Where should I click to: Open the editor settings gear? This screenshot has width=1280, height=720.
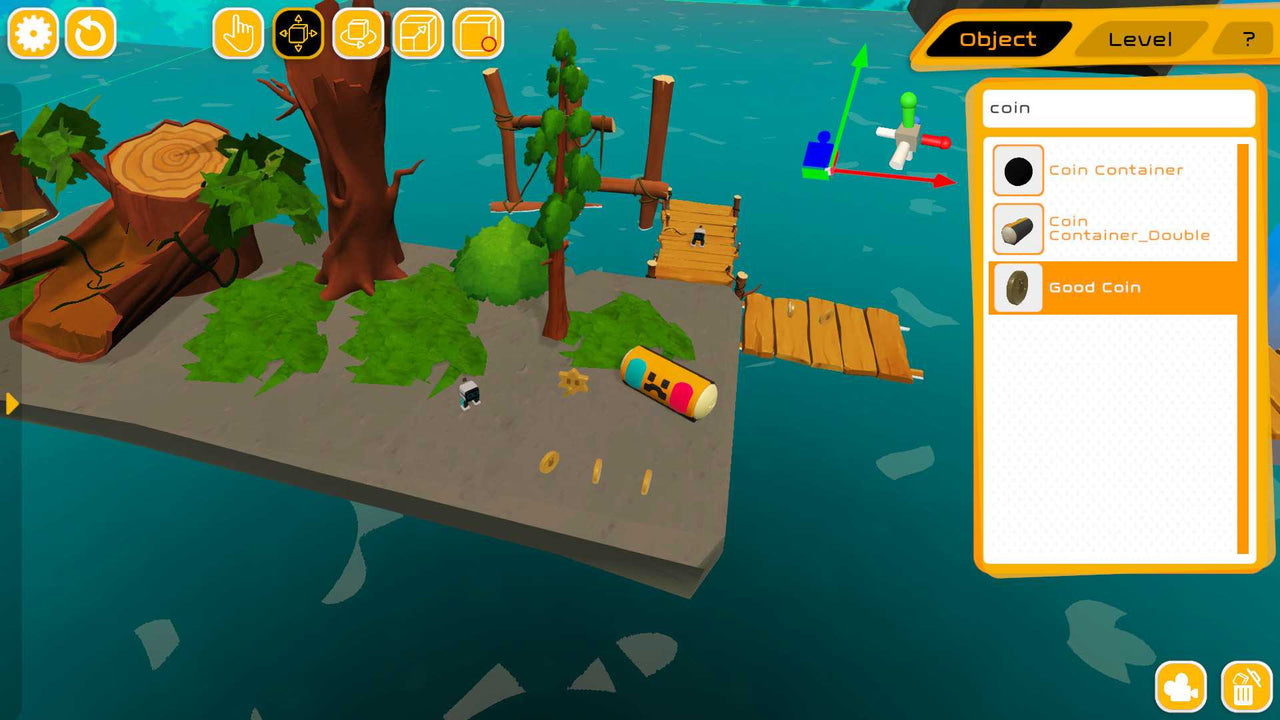33,33
